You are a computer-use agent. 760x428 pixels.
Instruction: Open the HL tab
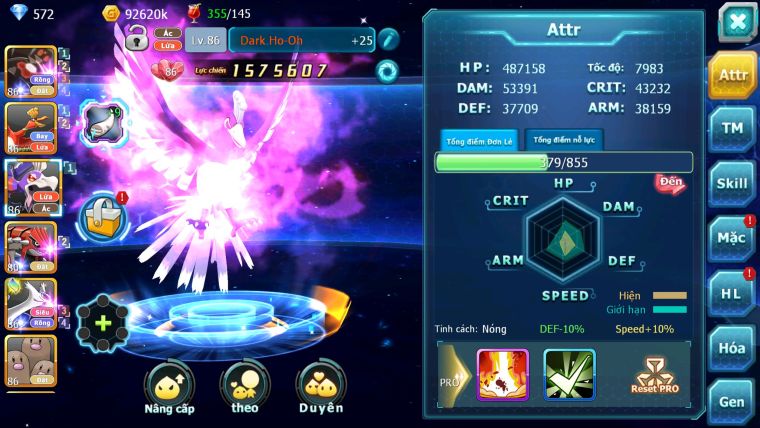[732, 293]
